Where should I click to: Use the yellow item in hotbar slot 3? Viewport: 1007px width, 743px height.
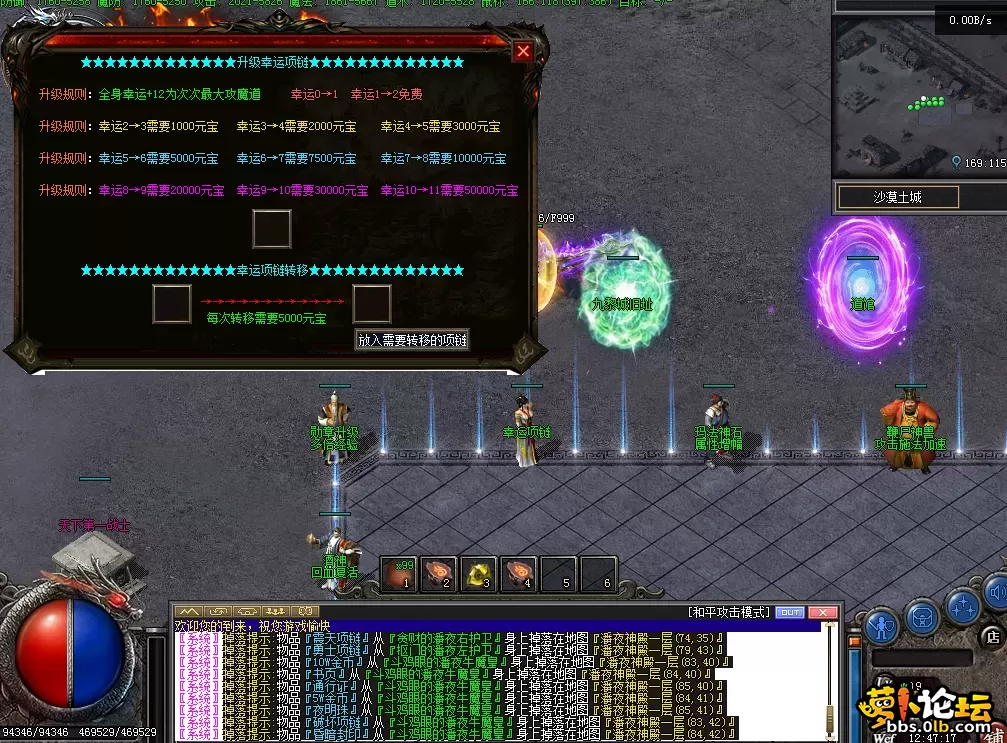pyautogui.click(x=479, y=573)
